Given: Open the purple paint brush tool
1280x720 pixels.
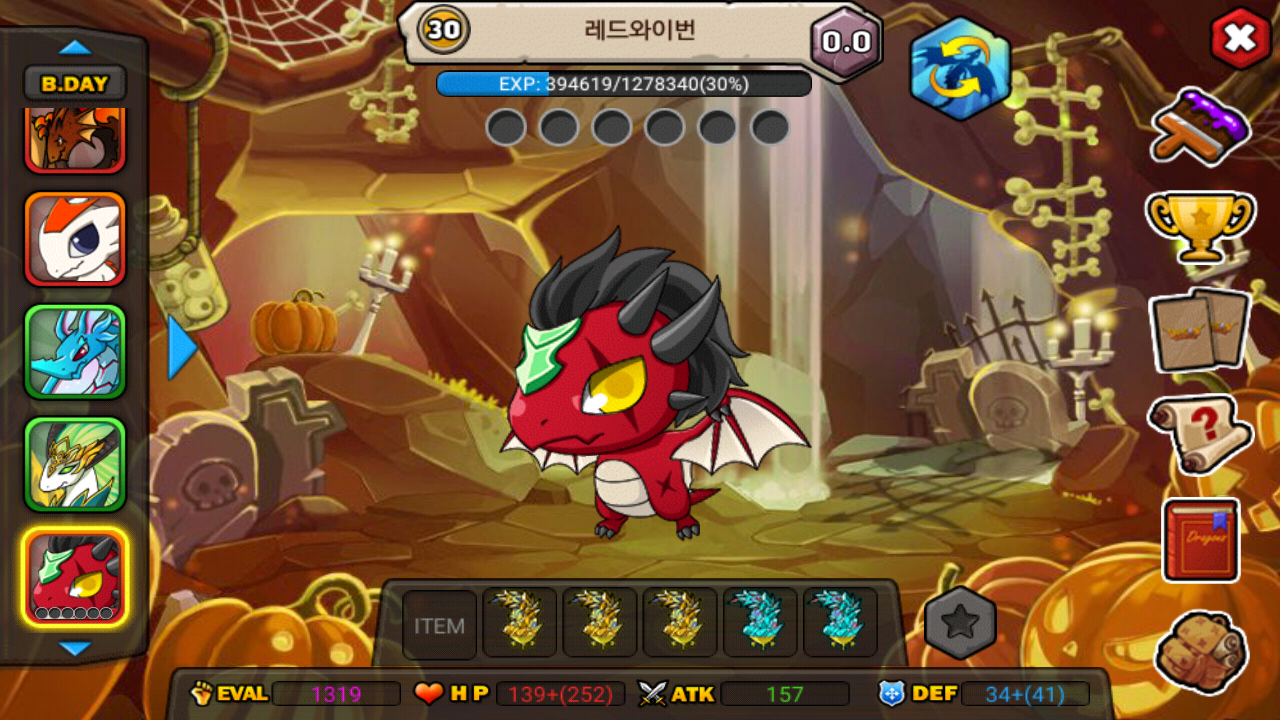Looking at the screenshot, I should click(1200, 127).
